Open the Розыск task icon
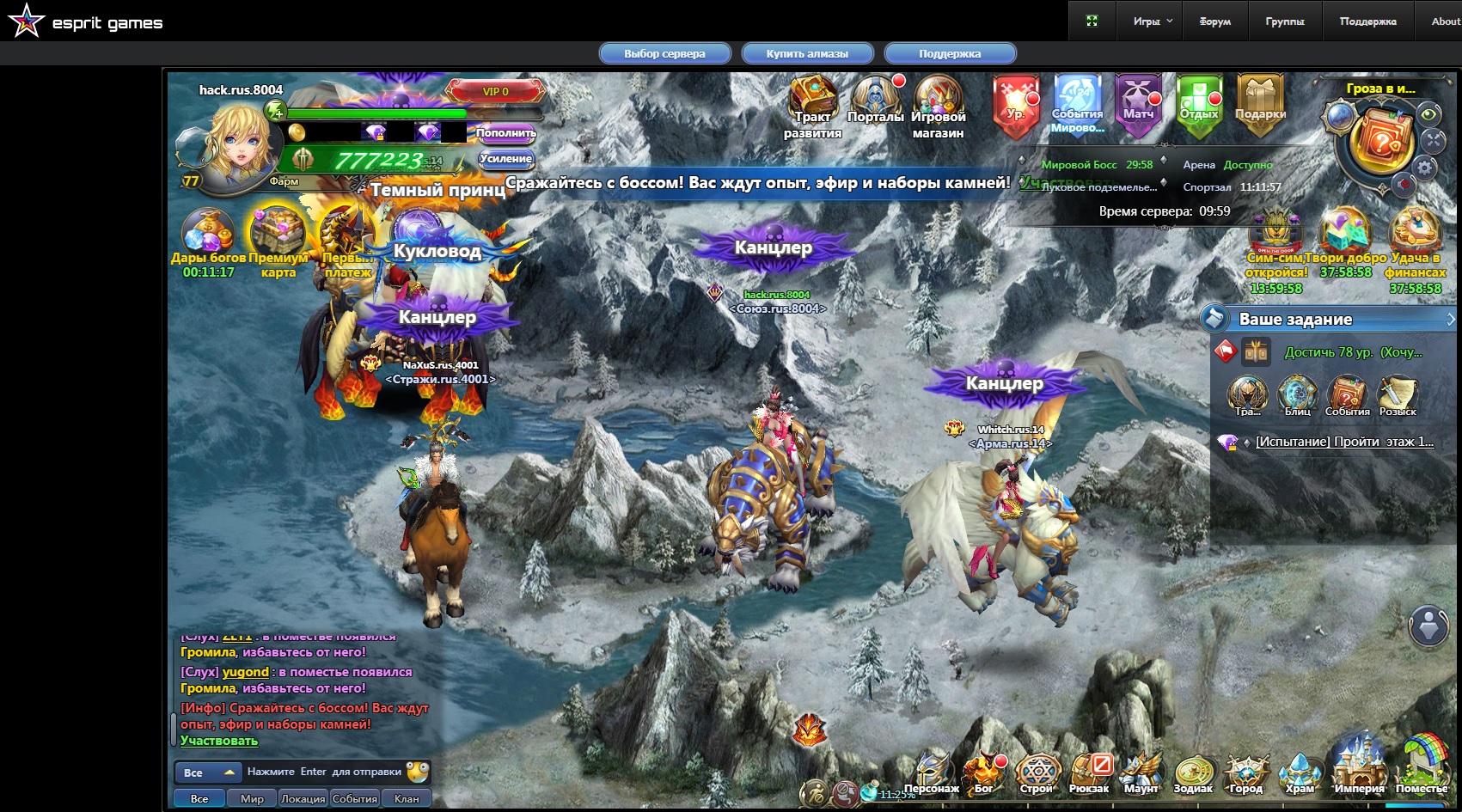The image size is (1462, 812). coord(1398,394)
